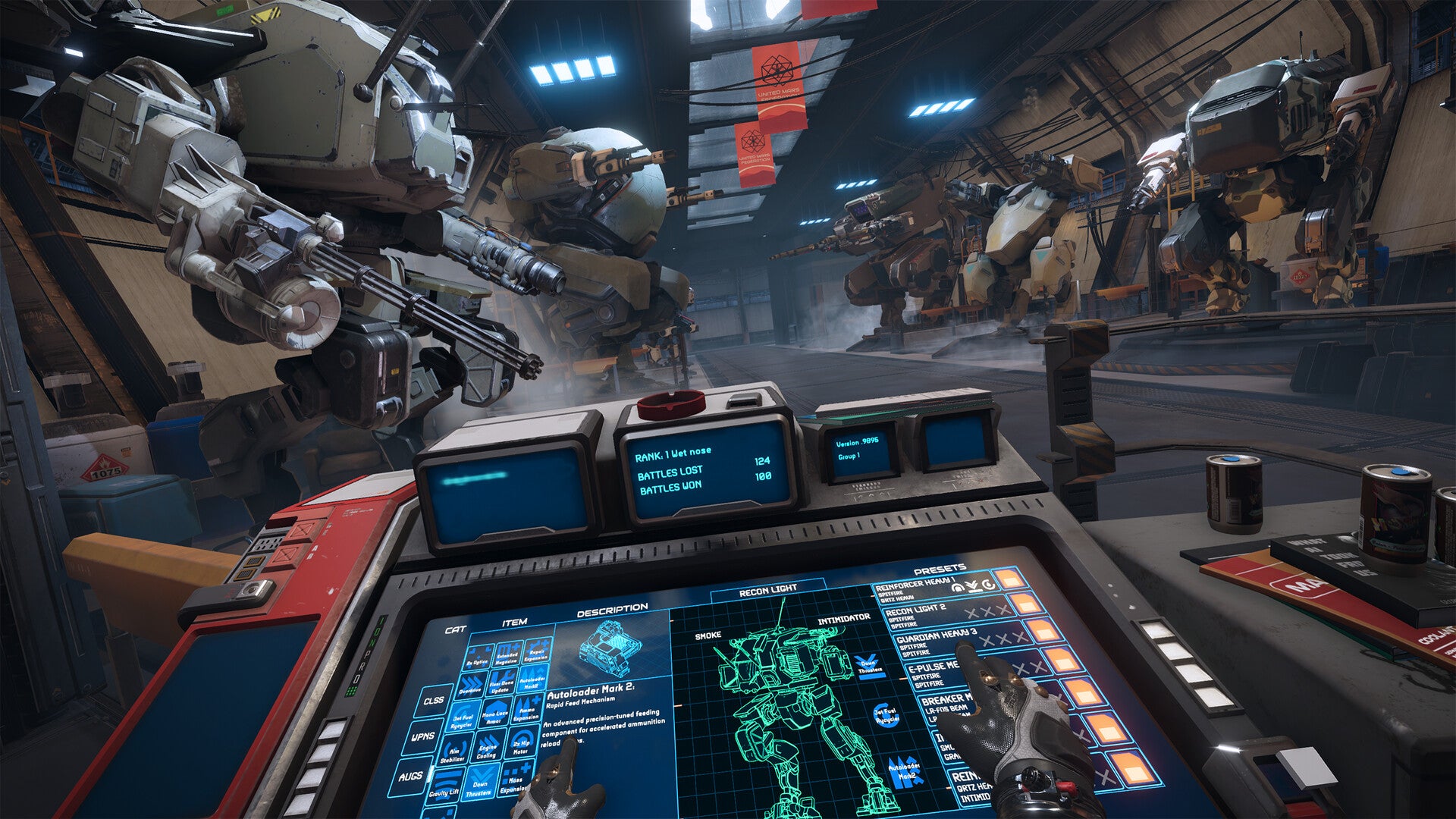
Task: Select the Repair Expansion augment
Action: click(536, 653)
